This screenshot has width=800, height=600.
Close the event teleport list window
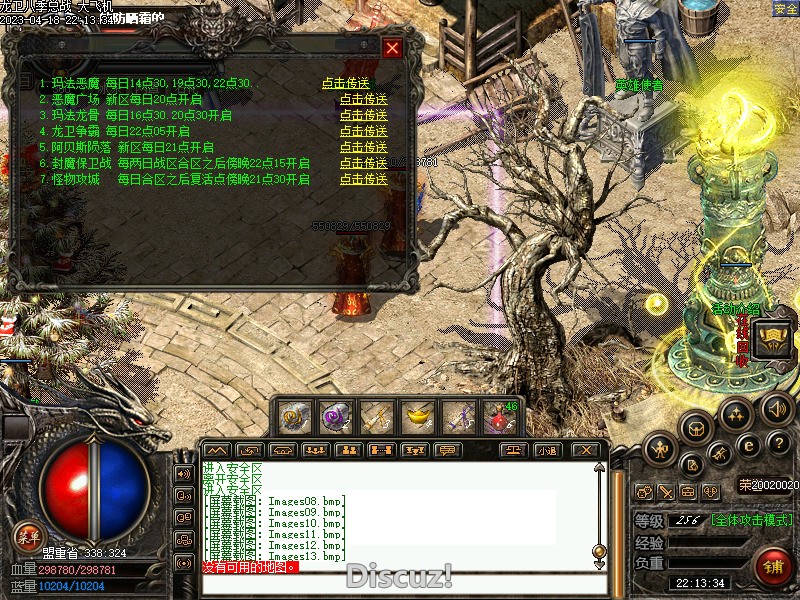click(x=392, y=48)
